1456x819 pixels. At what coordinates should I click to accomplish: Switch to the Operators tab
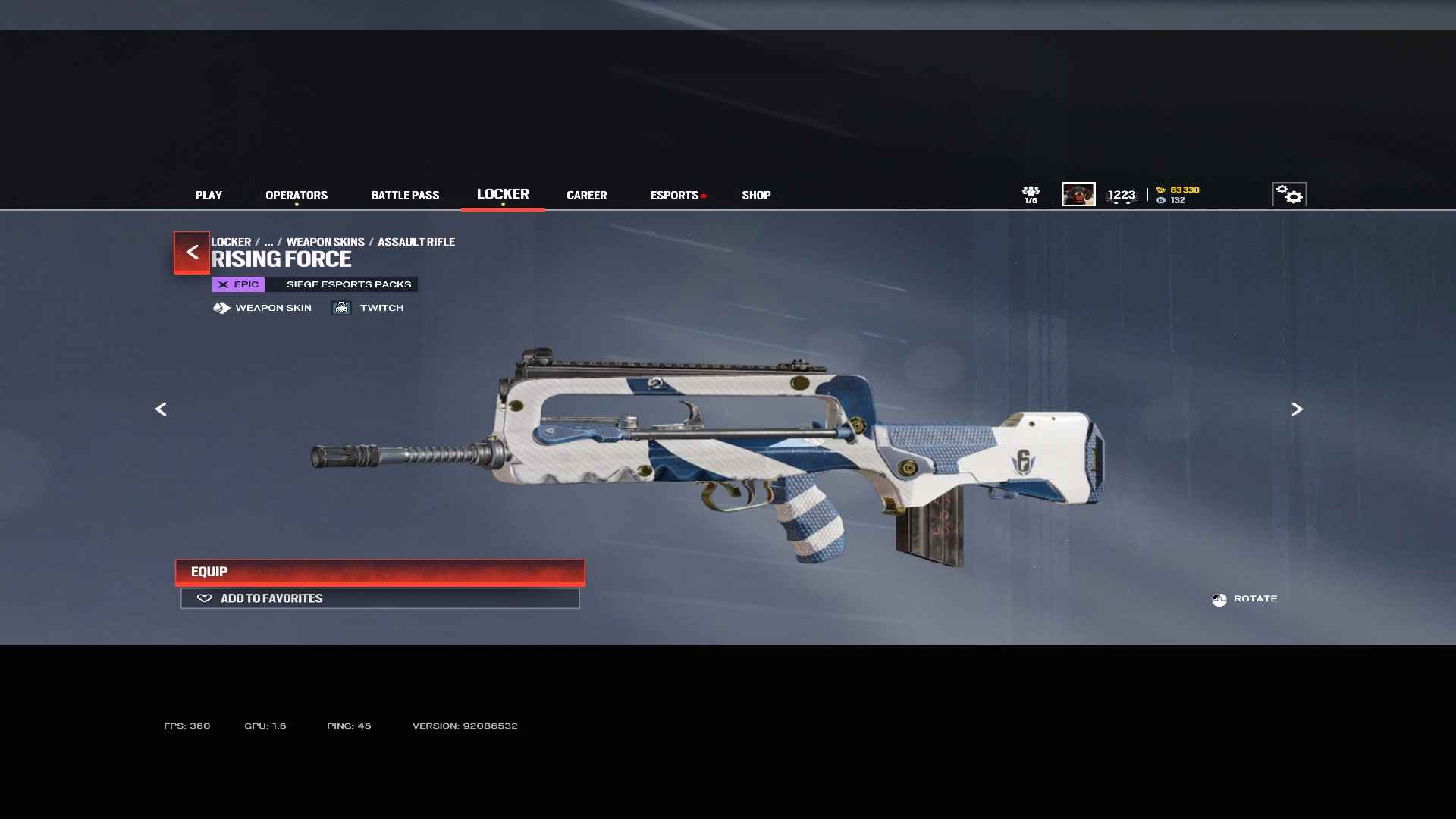click(297, 195)
